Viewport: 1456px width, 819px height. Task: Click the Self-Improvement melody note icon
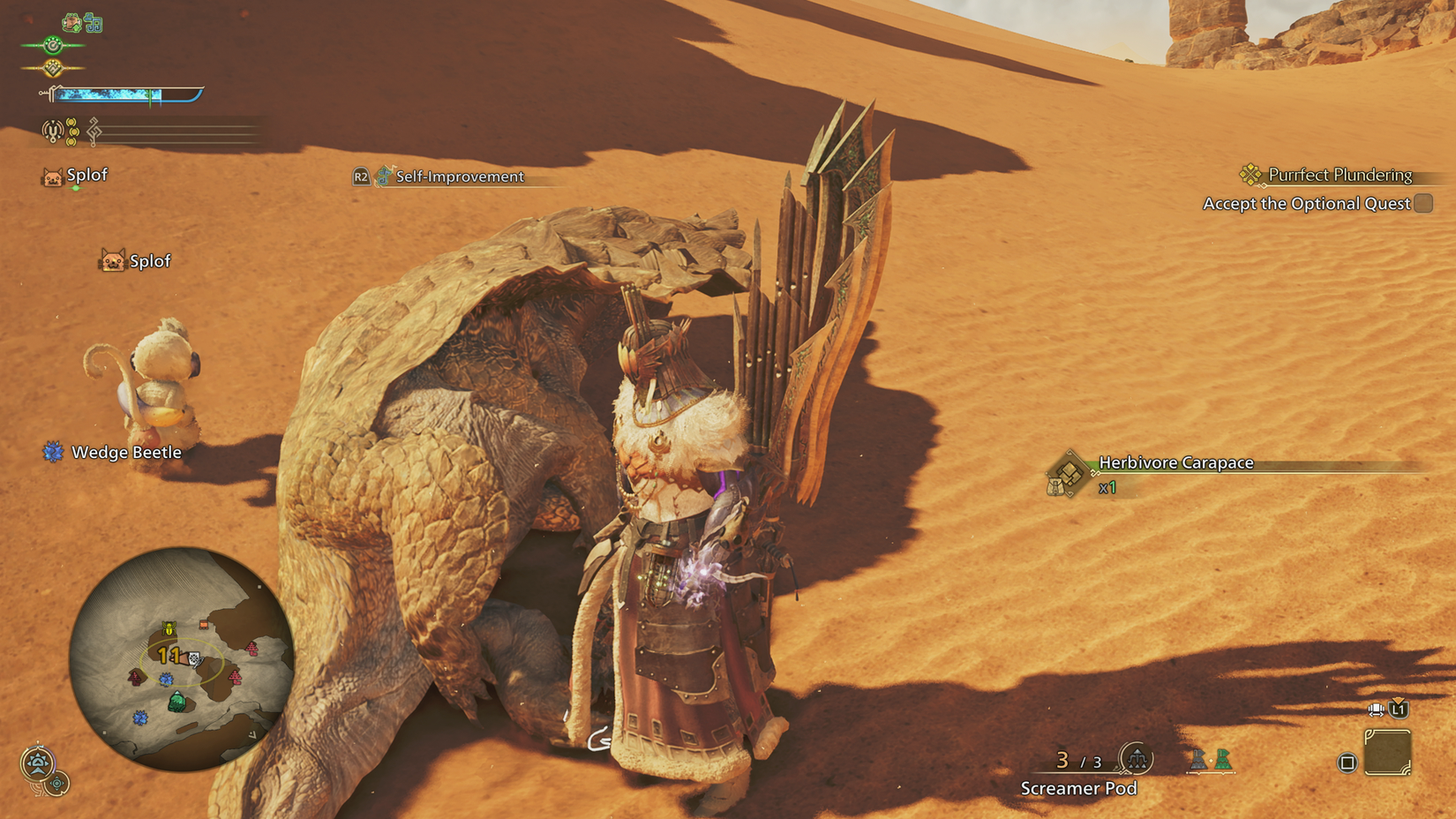click(383, 177)
